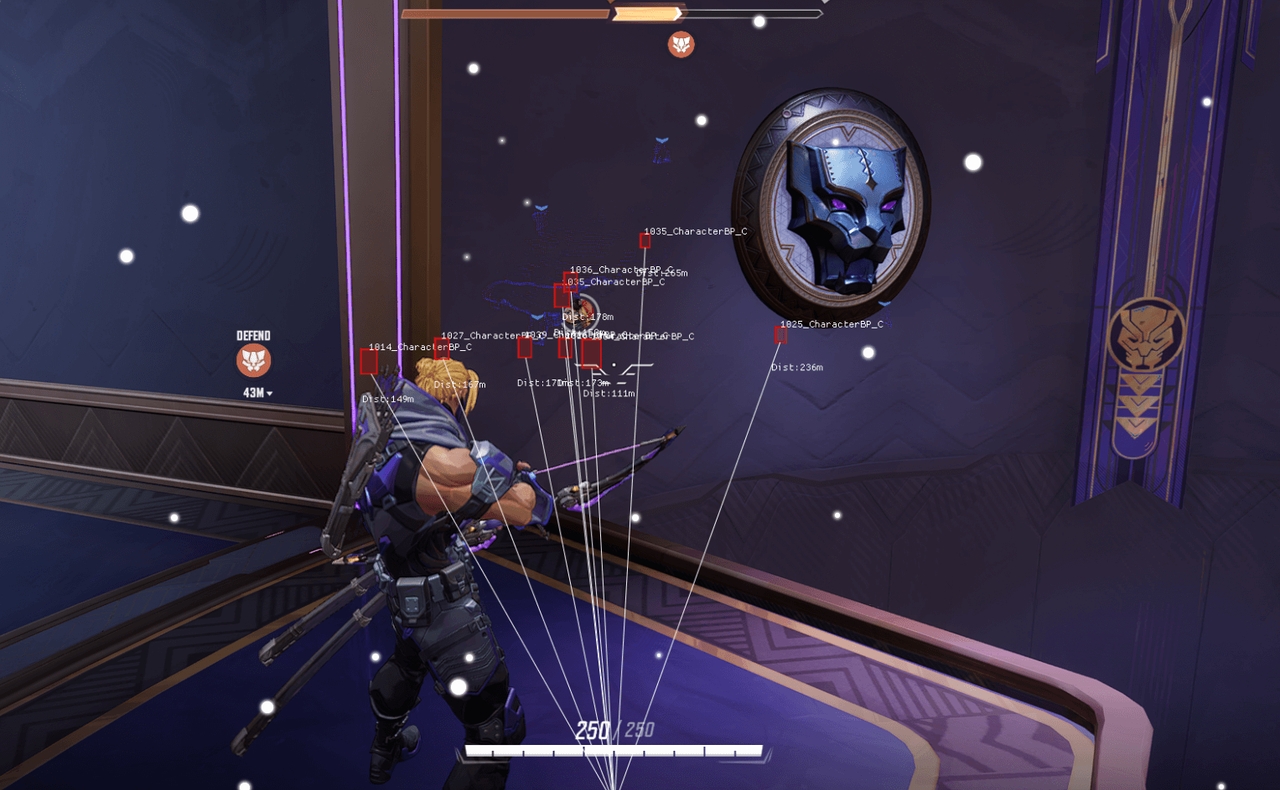Select the ESP box labeled 1025_CharacterBP_C
Viewport: 1280px width, 790px height.
780,335
